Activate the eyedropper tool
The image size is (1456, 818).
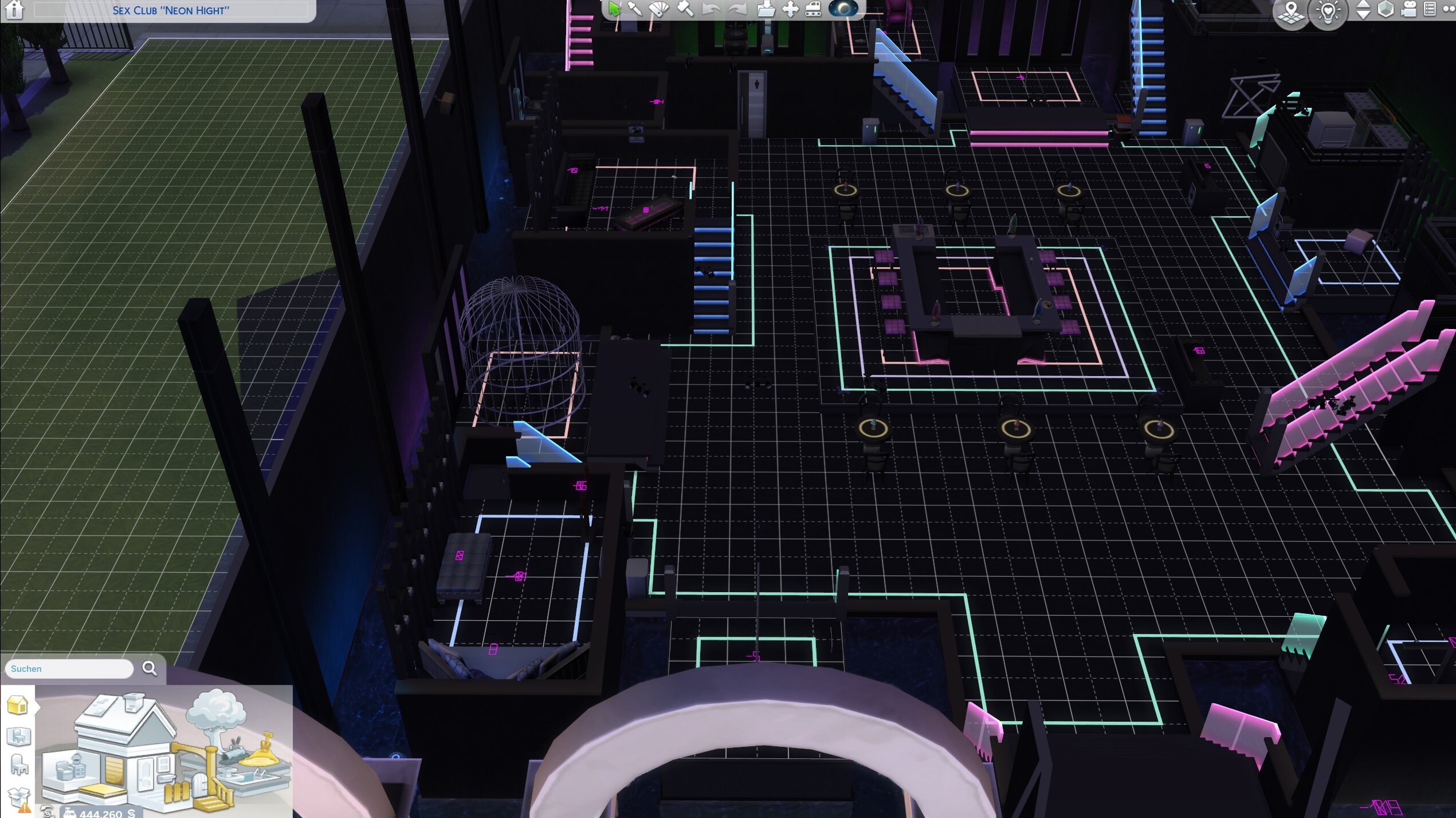point(635,9)
